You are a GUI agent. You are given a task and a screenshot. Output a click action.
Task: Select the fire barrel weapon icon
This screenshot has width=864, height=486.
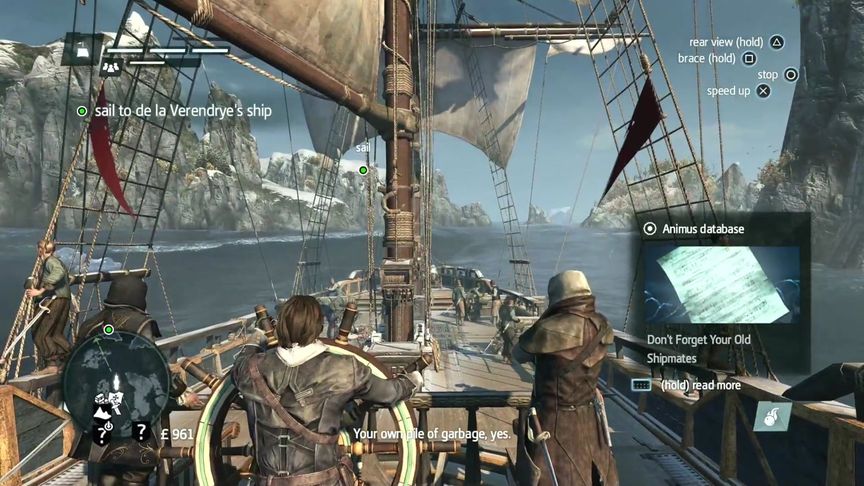coord(773,415)
